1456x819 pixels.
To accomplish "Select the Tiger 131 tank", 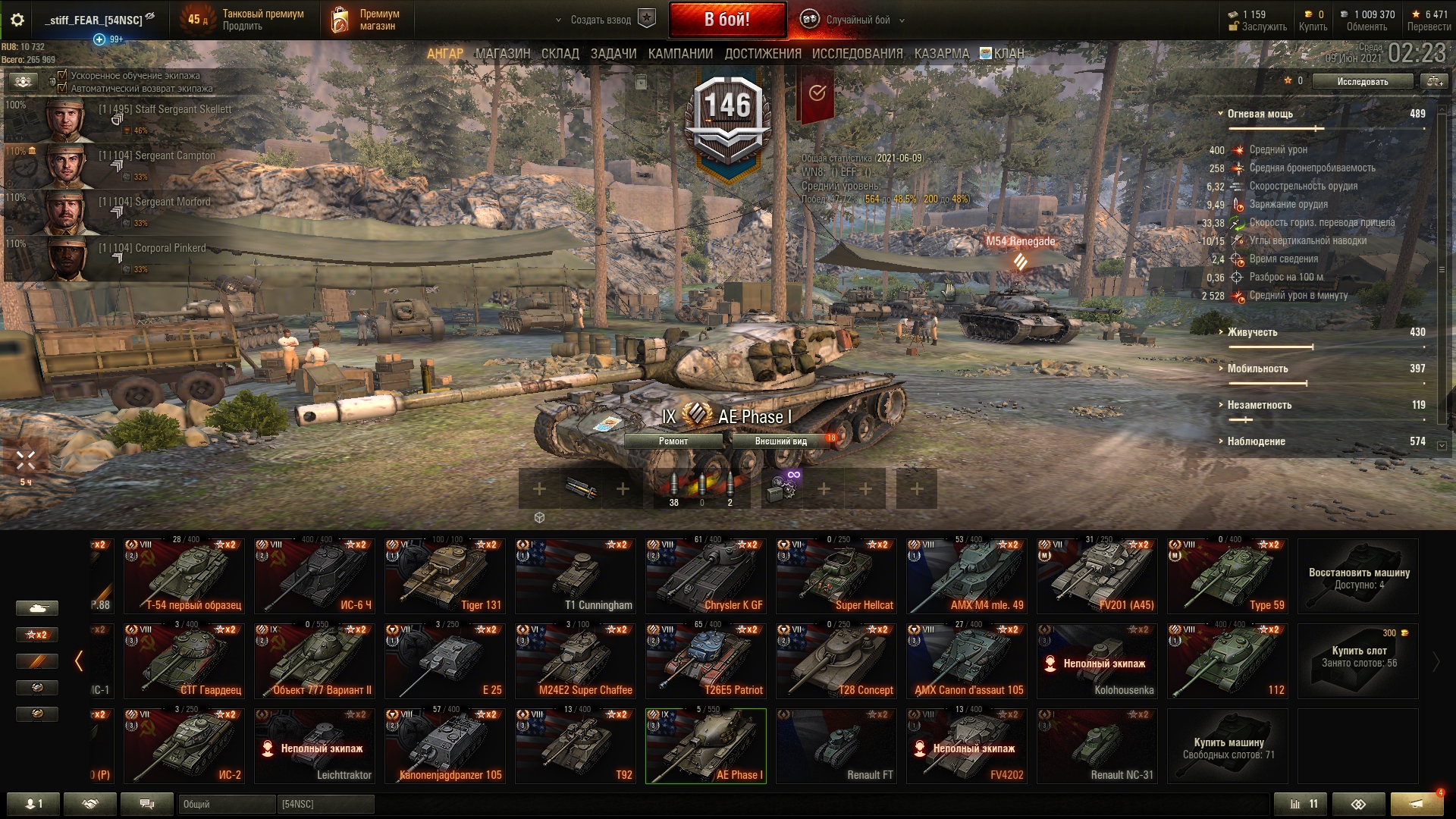I will tap(444, 576).
